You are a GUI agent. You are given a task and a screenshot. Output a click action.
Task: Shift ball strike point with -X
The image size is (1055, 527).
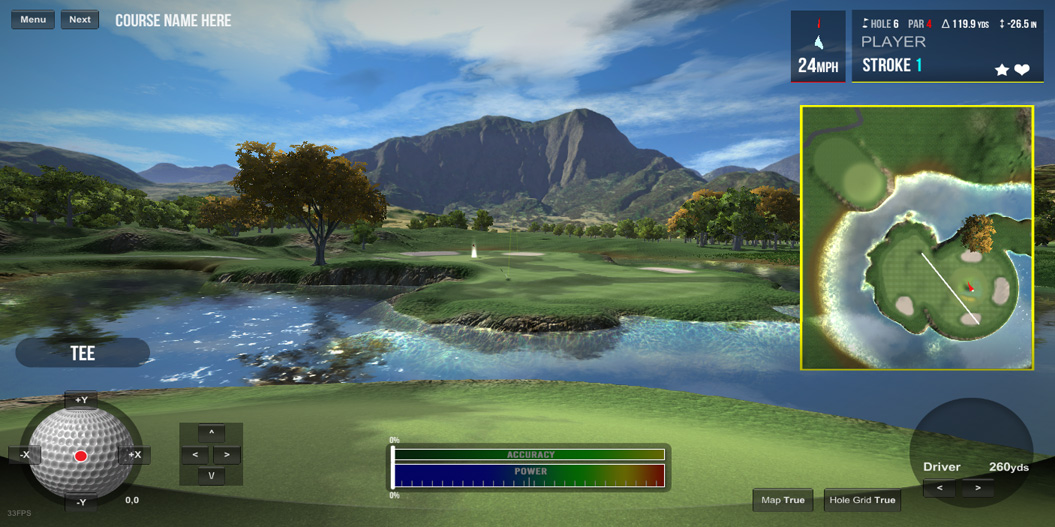tap(25, 455)
